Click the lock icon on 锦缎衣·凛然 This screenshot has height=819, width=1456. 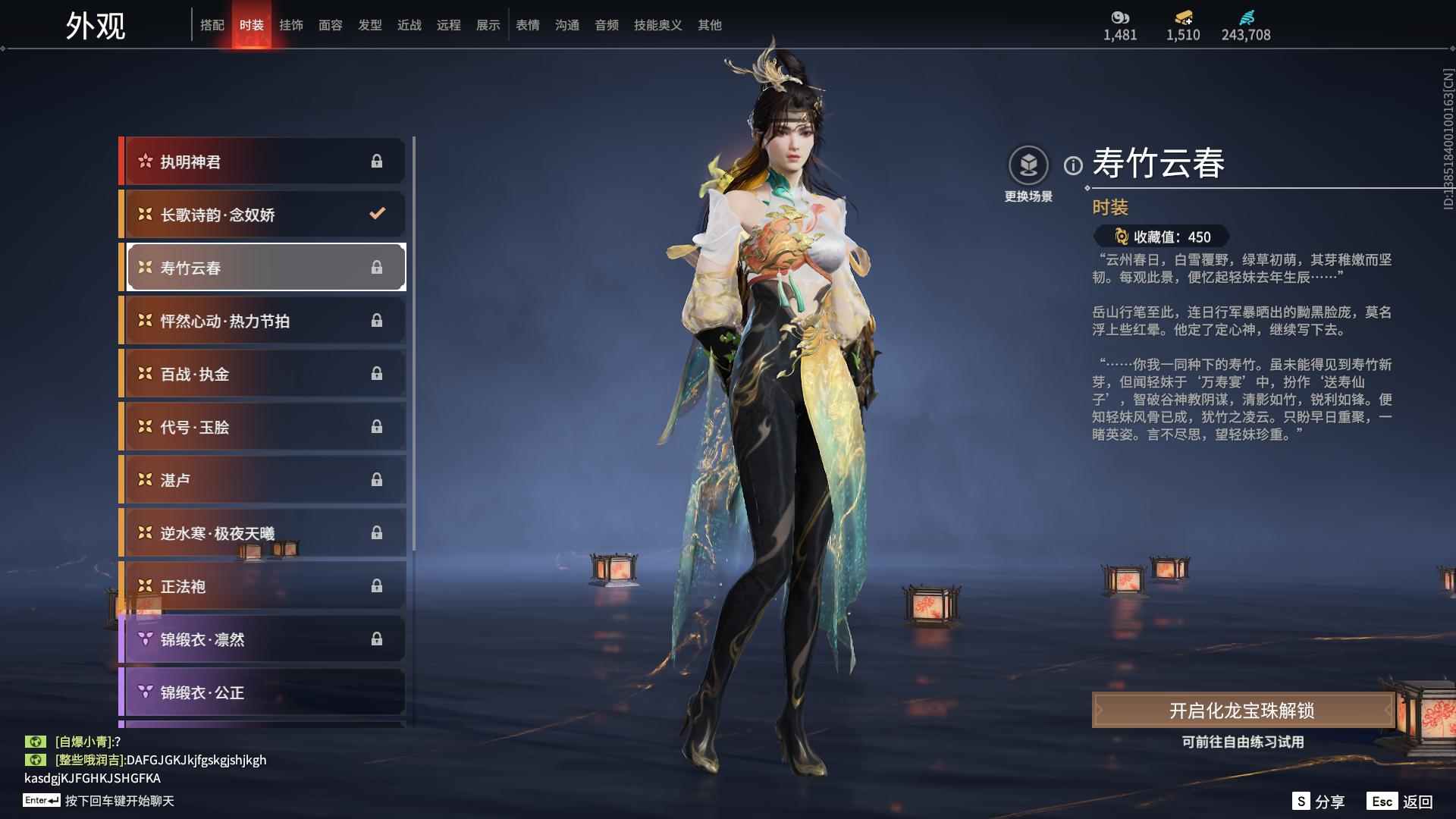pyautogui.click(x=377, y=639)
